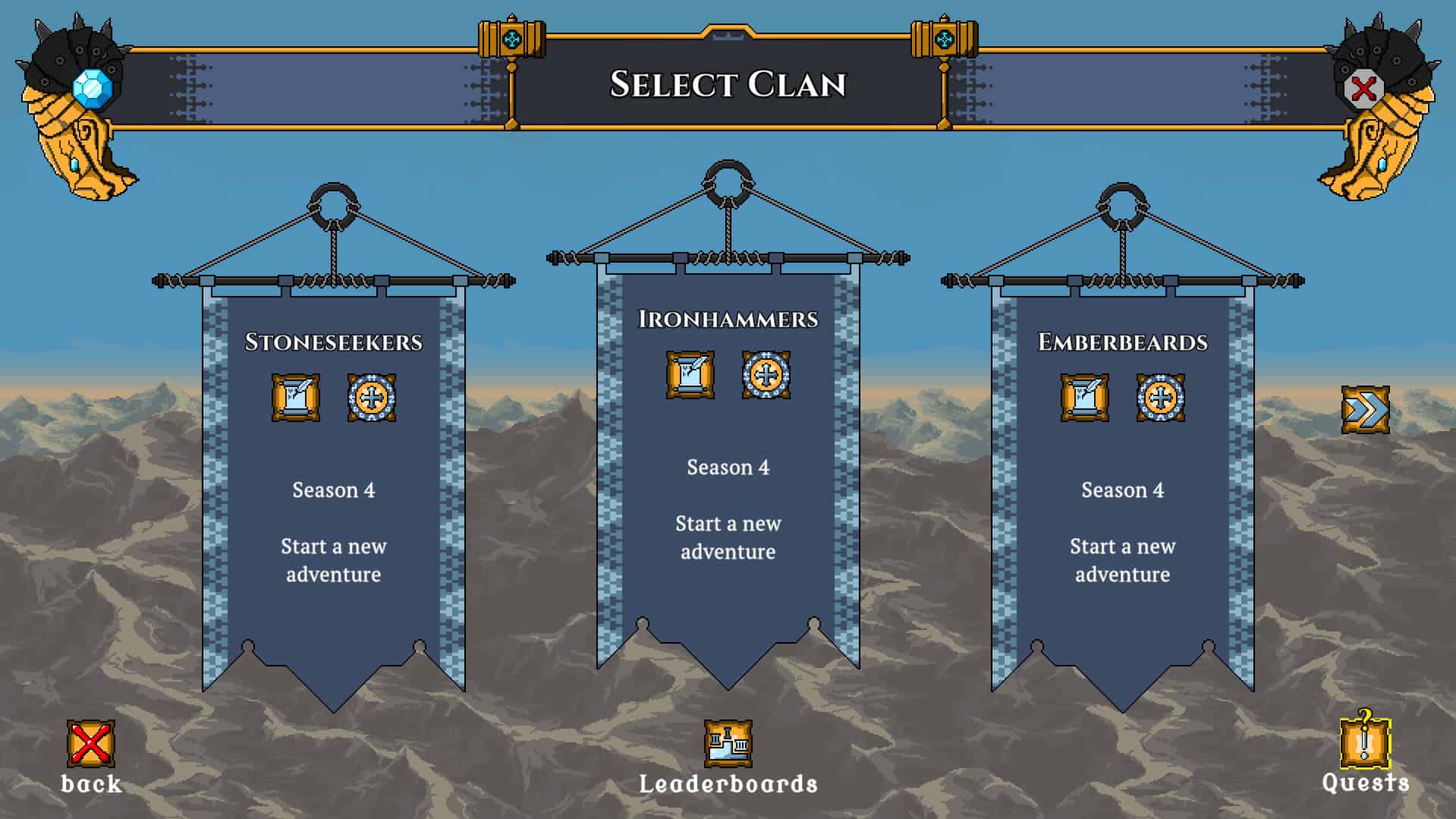Click the plus medallion icon under Ironhammers

[x=765, y=376]
